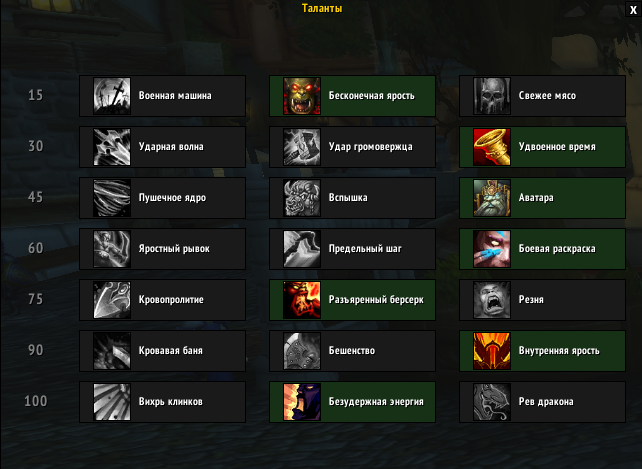The width and height of the screenshot is (642, 469).
Task: Select the Пушечное ядро talent
Action: [163, 198]
